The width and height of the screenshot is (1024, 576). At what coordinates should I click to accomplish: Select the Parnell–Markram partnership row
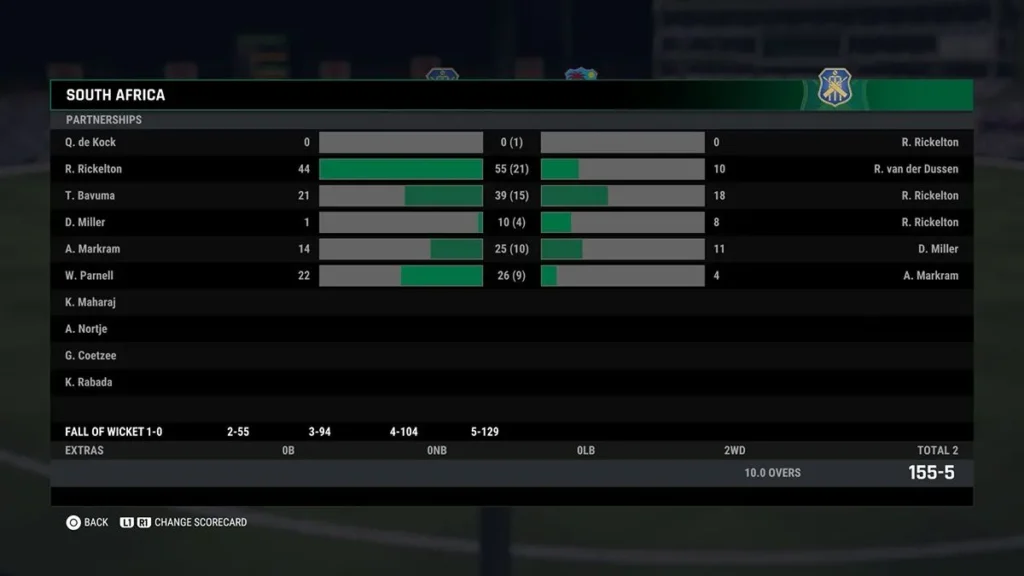coord(511,276)
